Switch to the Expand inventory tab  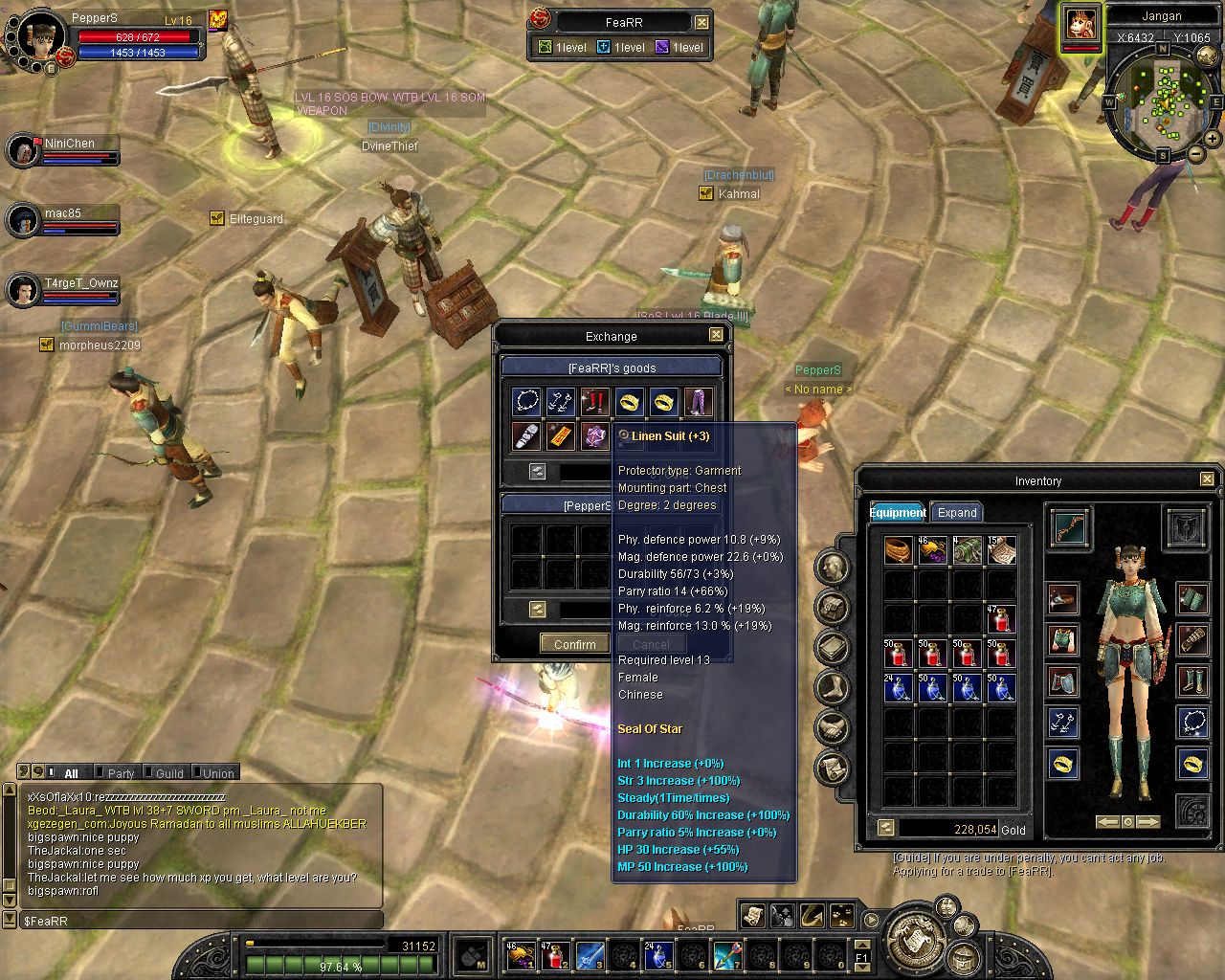[957, 512]
